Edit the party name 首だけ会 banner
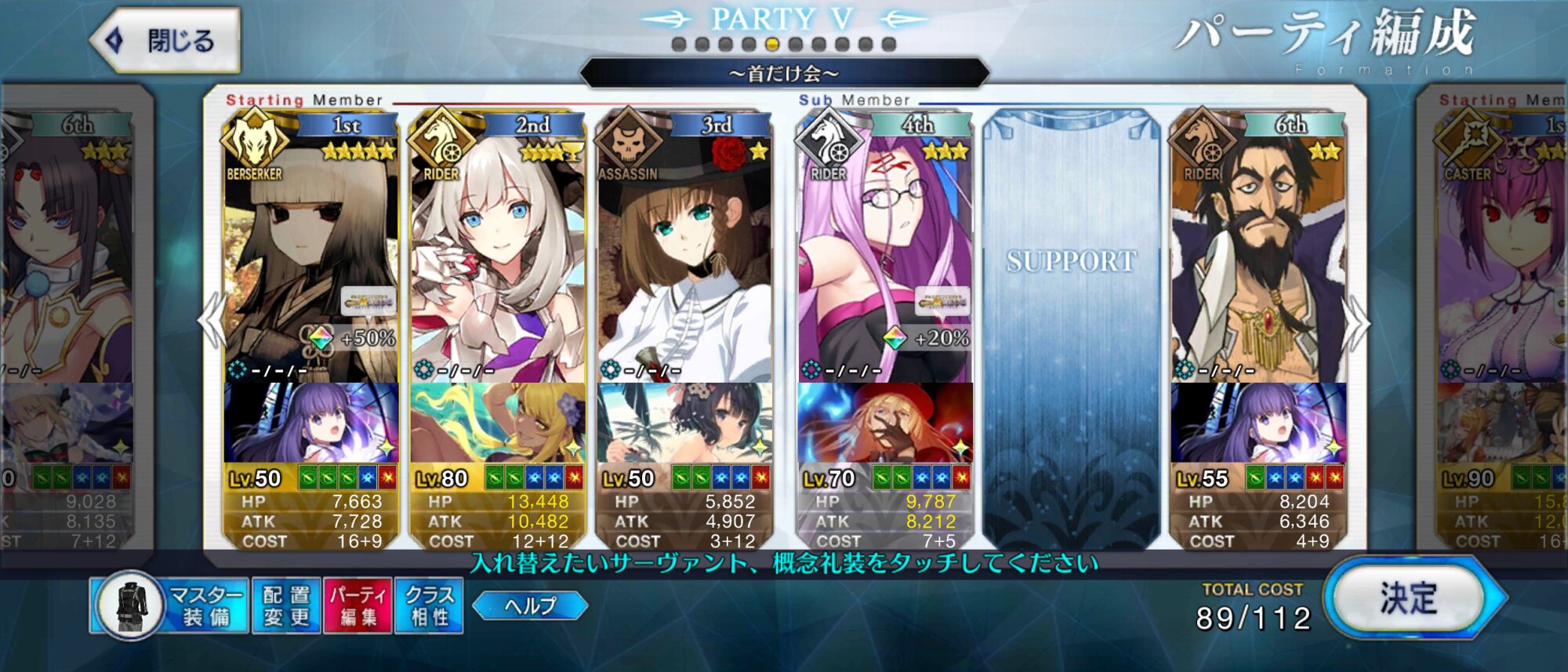This screenshot has height=672, width=1568. 784,74
